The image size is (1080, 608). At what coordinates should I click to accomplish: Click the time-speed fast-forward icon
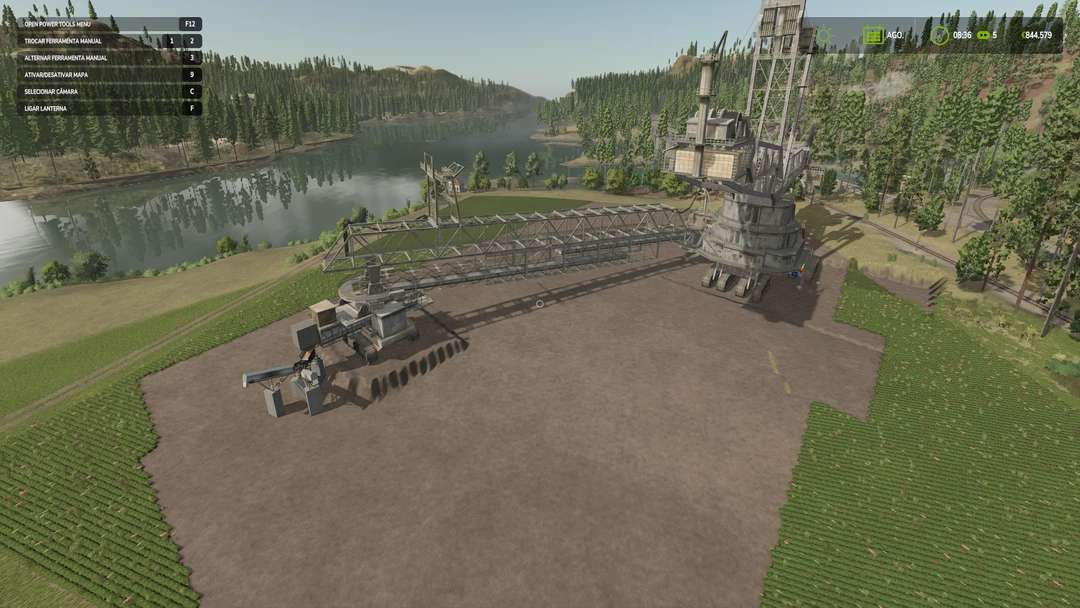[983, 35]
